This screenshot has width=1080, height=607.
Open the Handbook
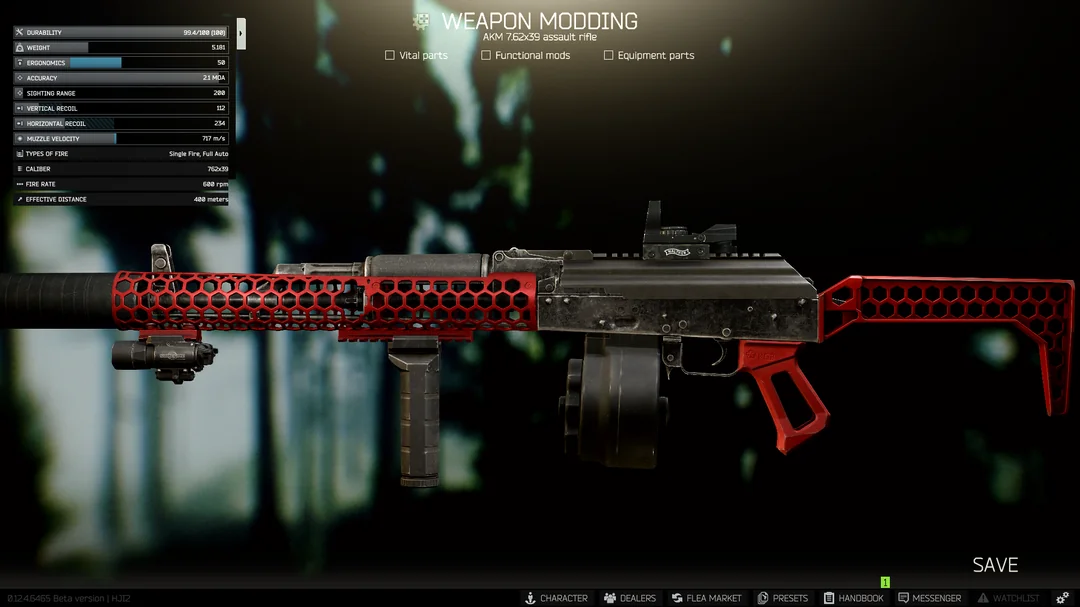854,598
